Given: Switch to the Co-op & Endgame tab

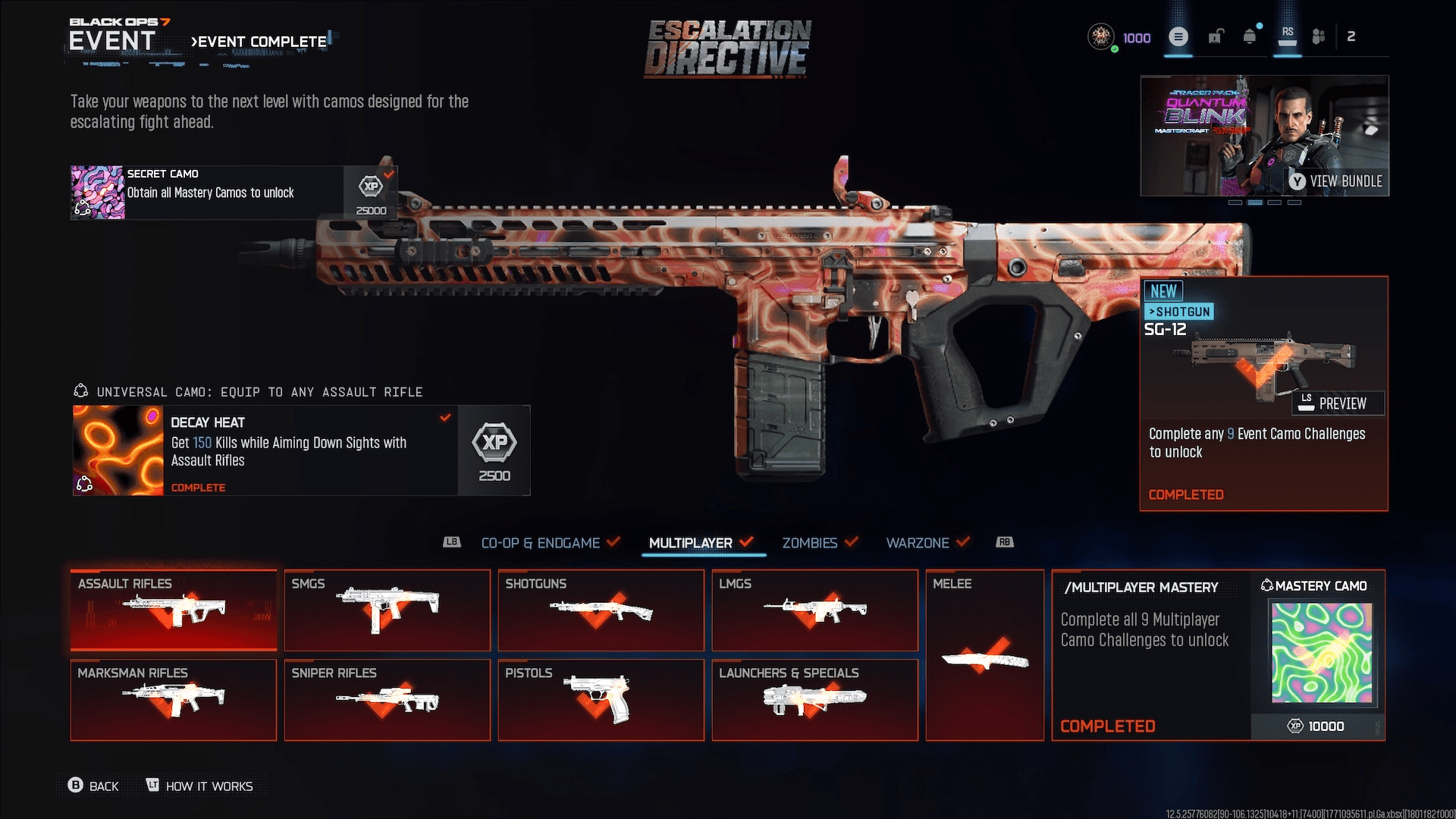Looking at the screenshot, I should click(541, 543).
